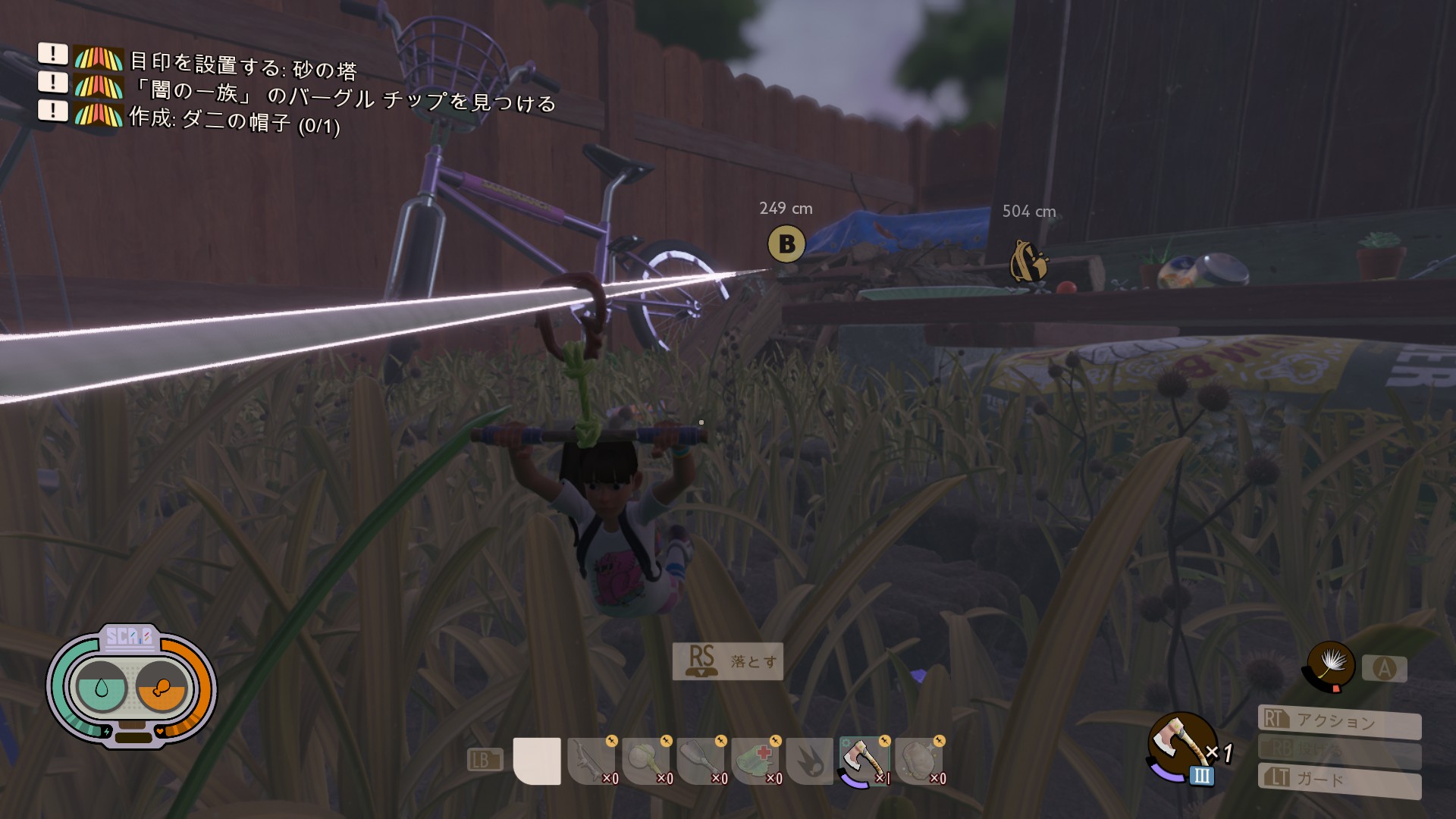1456x819 pixels.
Task: Select the 砂の塔 landmark quest objective
Action: [x=243, y=67]
